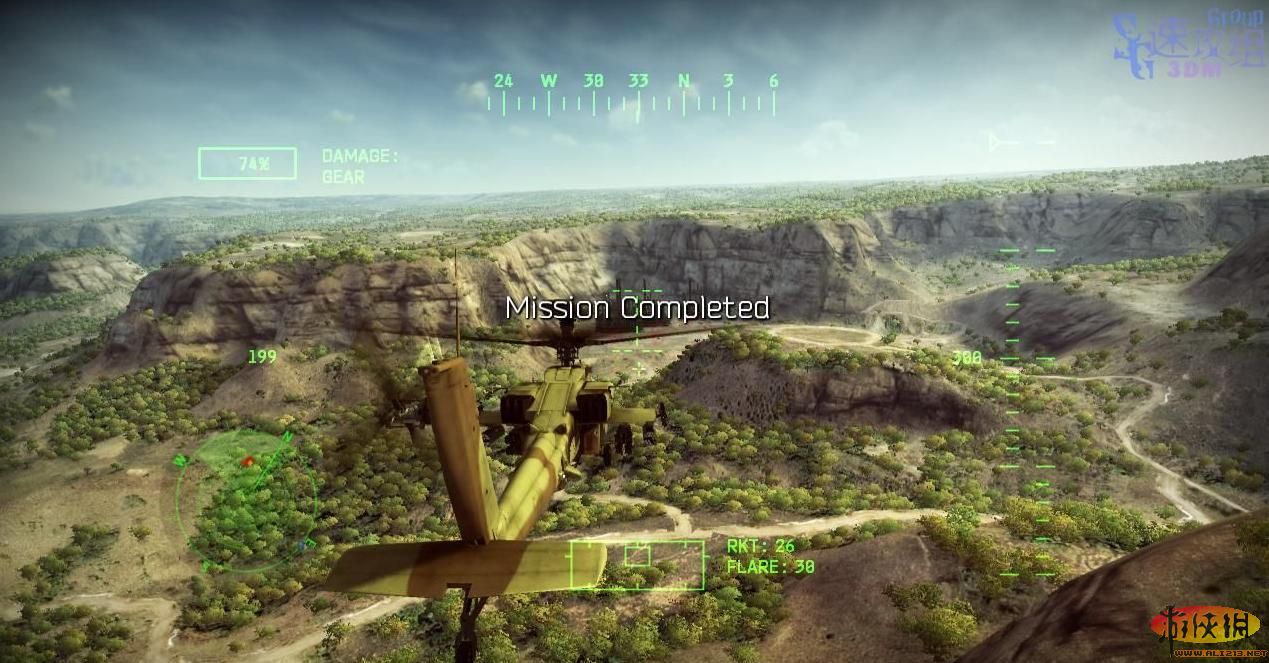
Task: Click the compass heading strip
Action: [632, 94]
